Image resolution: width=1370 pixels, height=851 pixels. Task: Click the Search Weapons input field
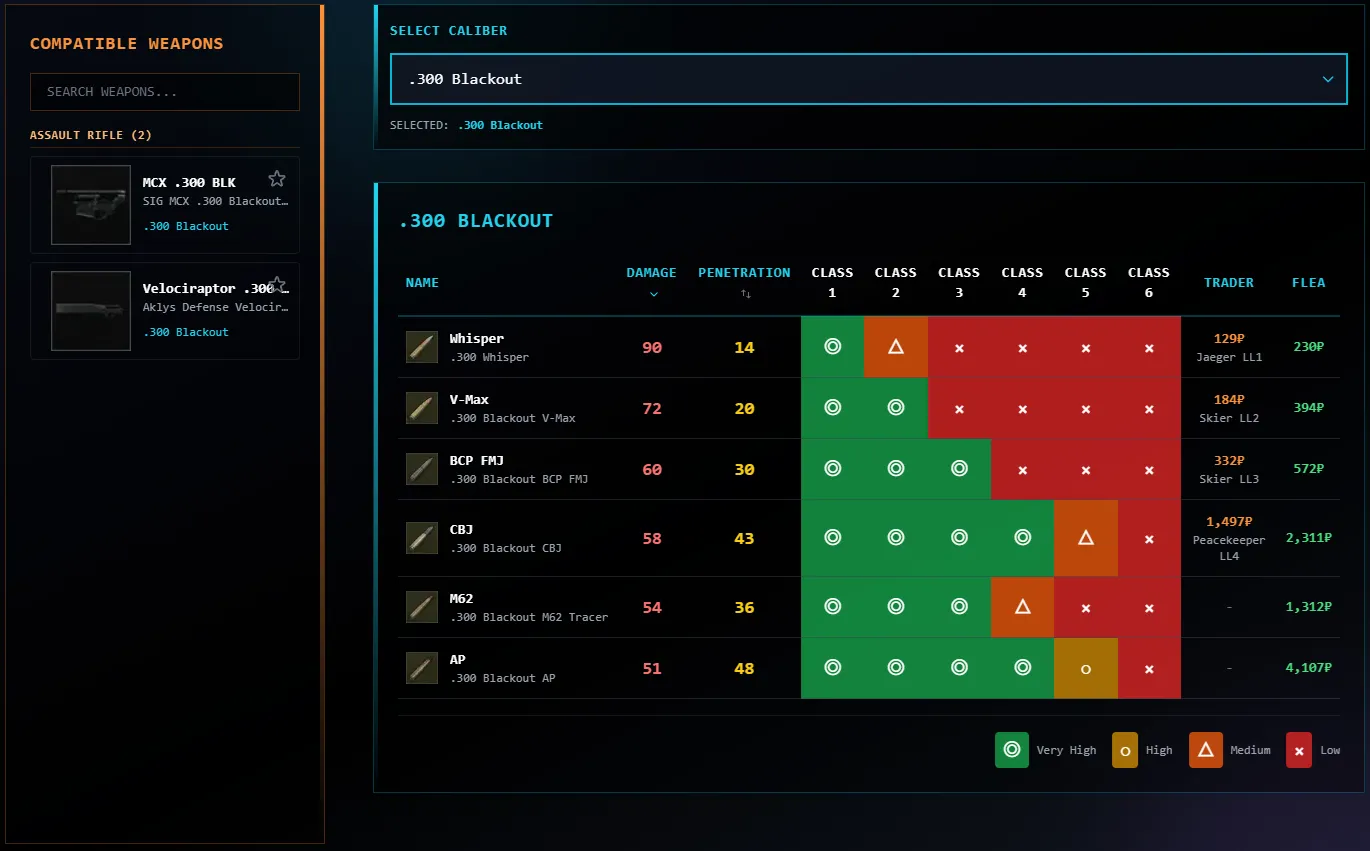pyautogui.click(x=165, y=92)
